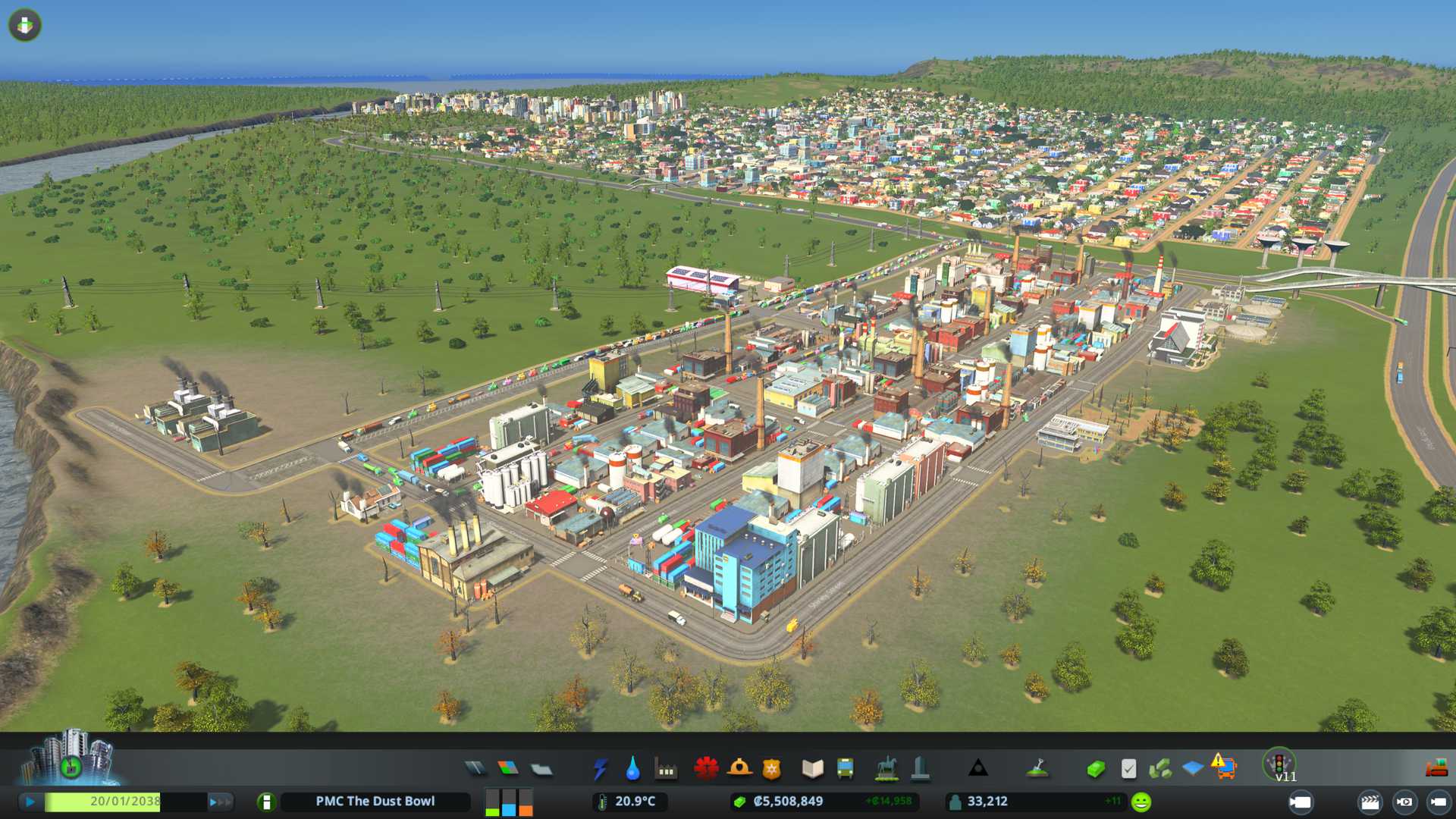This screenshot has height=819, width=1456.
Task: Open the Police badge menu
Action: [x=772, y=769]
